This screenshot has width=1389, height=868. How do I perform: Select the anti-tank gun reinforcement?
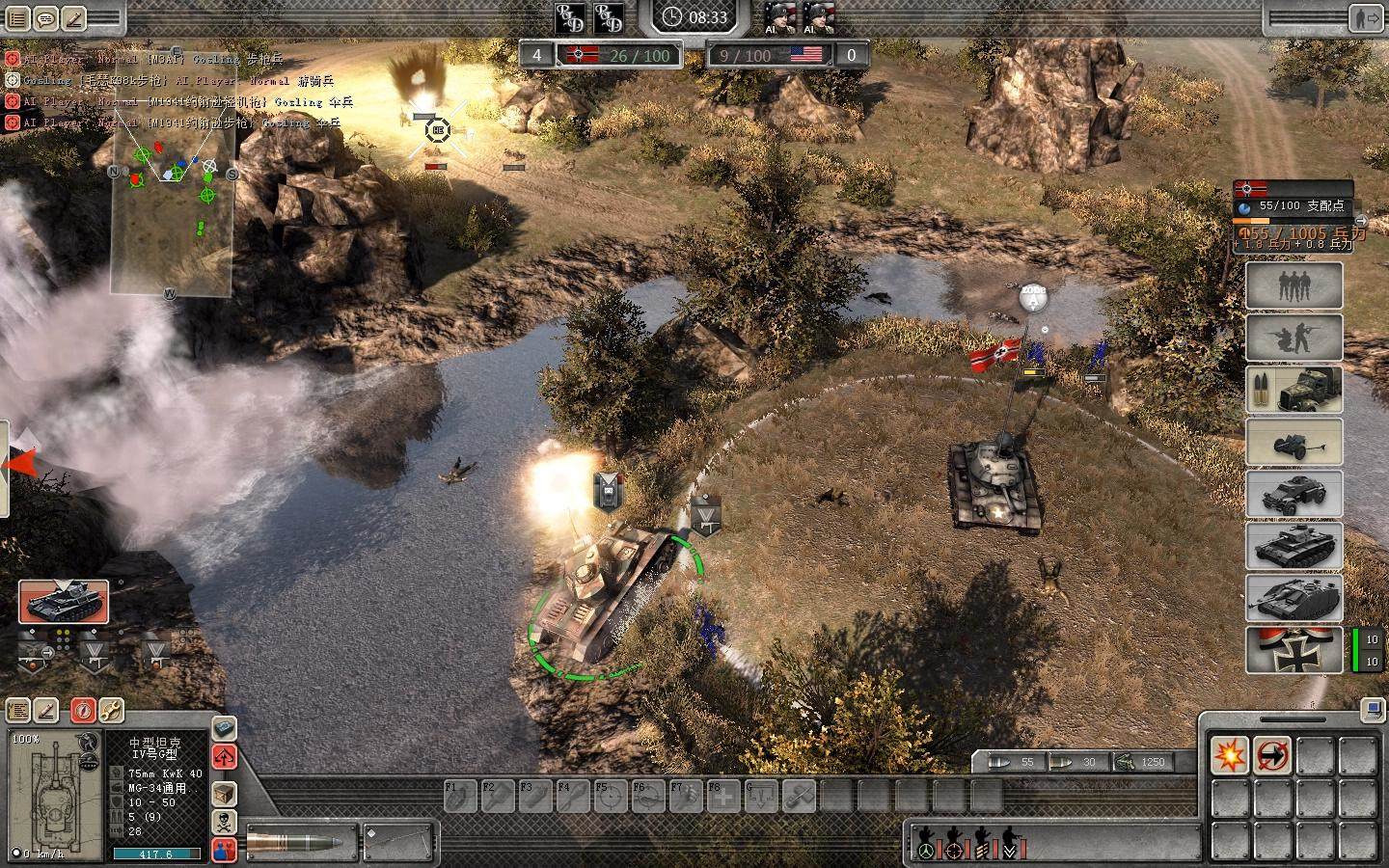(1294, 442)
